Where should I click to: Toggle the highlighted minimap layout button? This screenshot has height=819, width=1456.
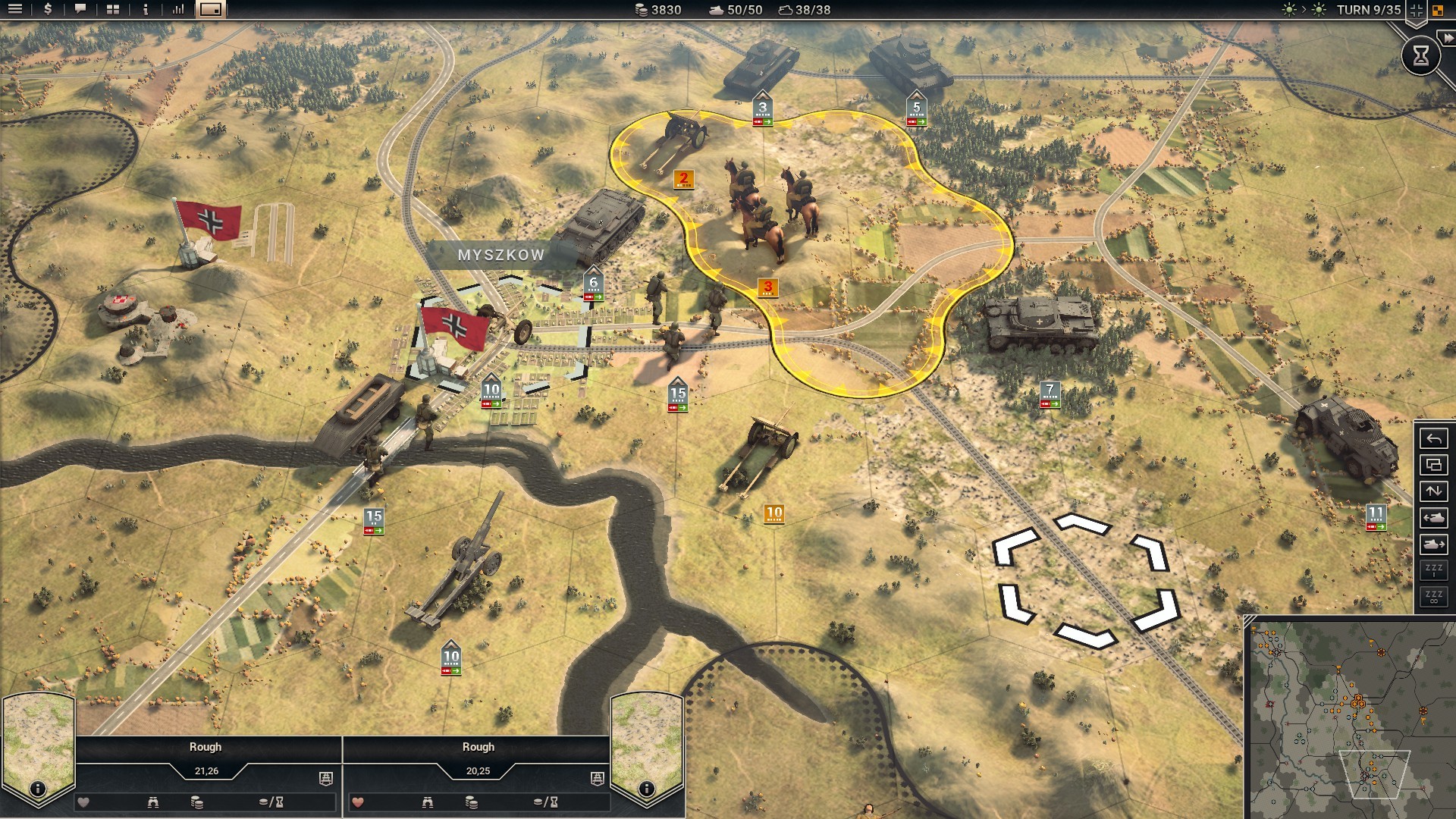point(211,10)
